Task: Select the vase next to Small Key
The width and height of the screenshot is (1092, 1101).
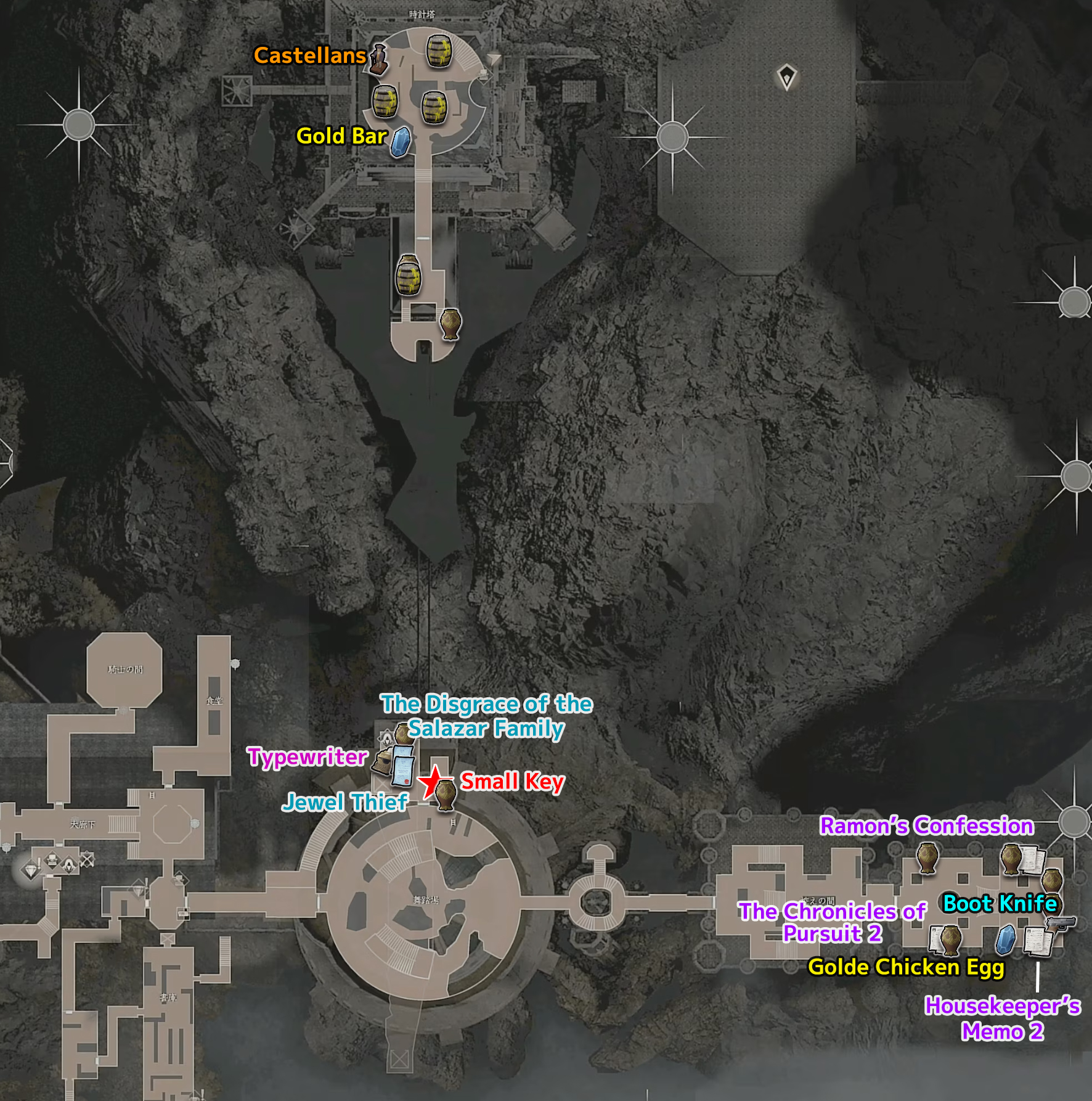Action: click(446, 794)
